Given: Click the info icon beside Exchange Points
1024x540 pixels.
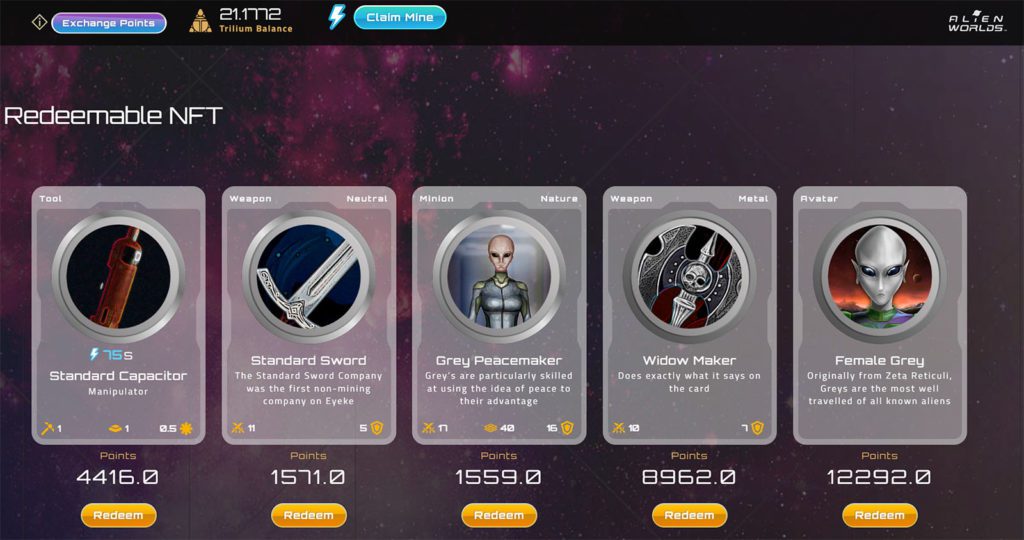Looking at the screenshot, I should tap(39, 22).
